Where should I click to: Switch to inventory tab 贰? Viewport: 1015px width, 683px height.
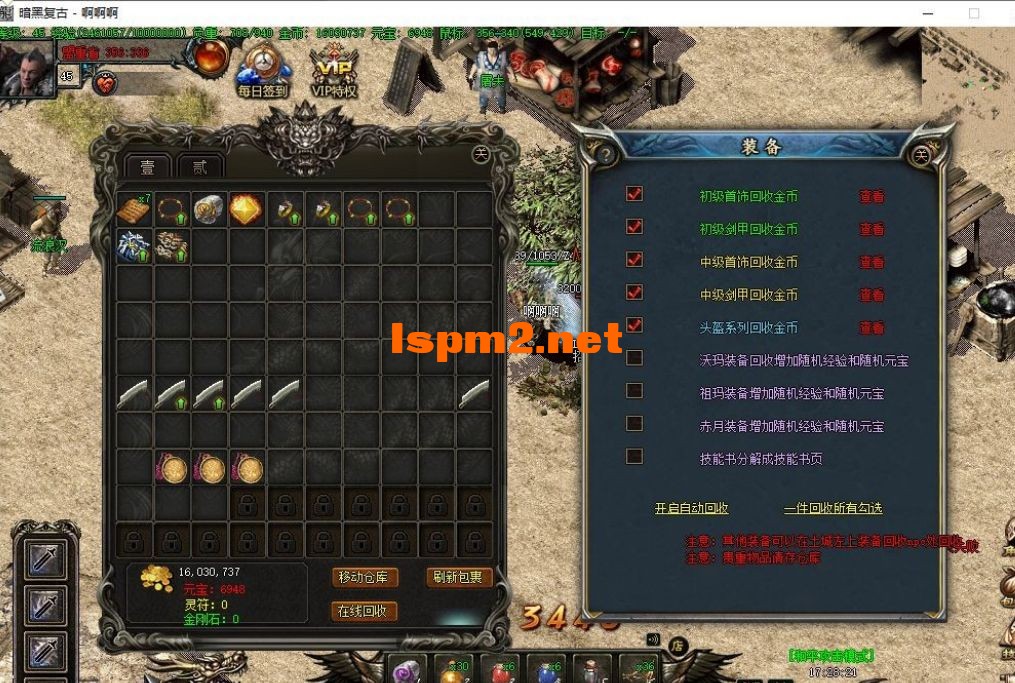[x=200, y=166]
